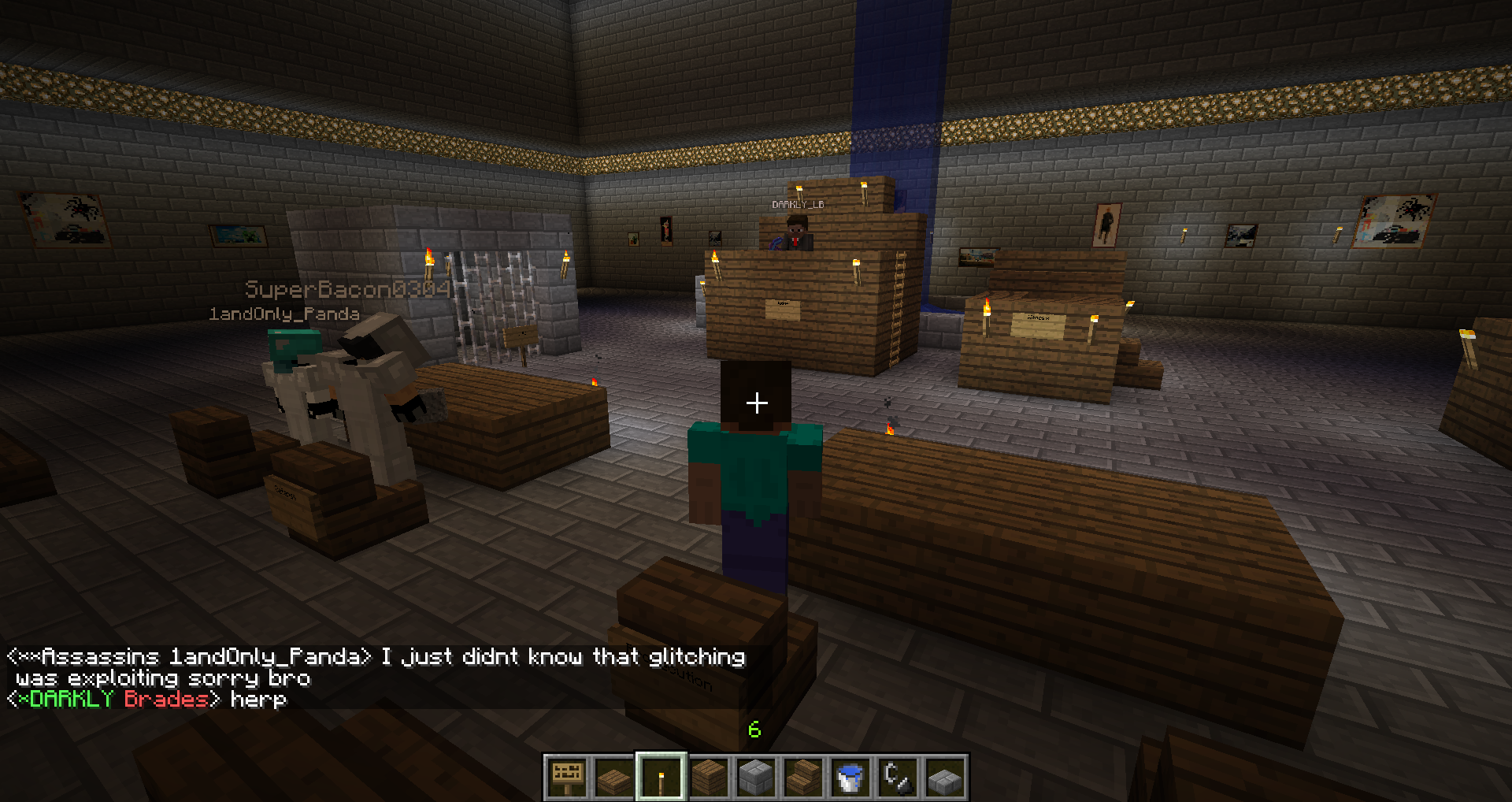
Task: Select the water bucket slot
Action: [850, 778]
